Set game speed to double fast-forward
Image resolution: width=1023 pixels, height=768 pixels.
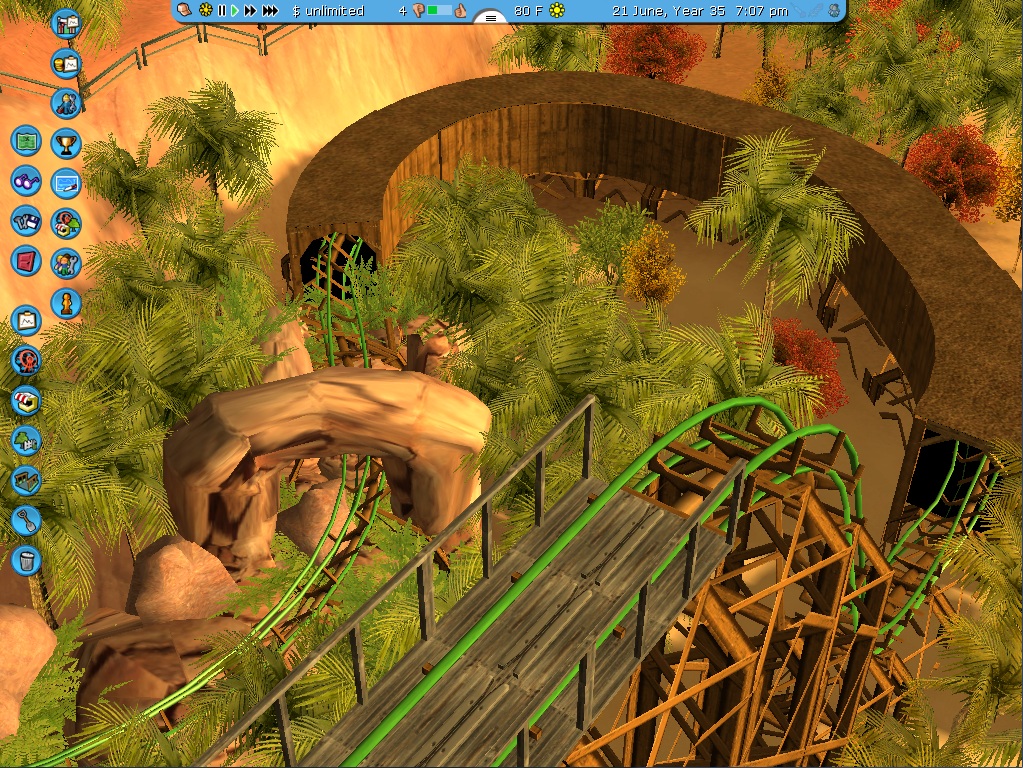point(251,11)
